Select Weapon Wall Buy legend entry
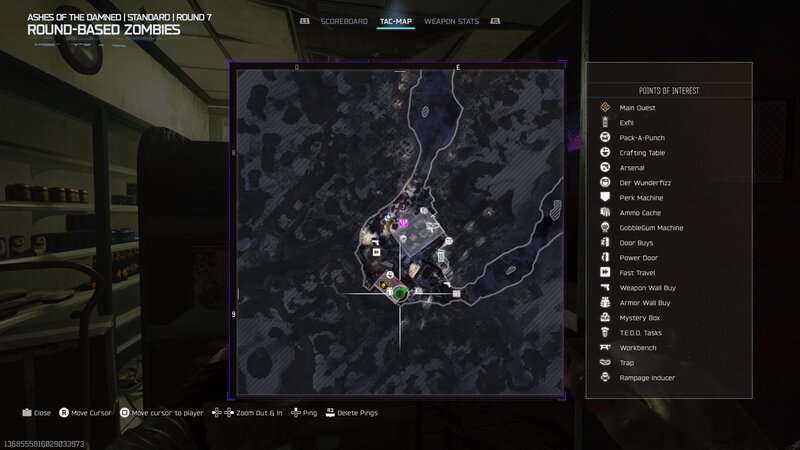This screenshot has width=800, height=450. [647, 288]
